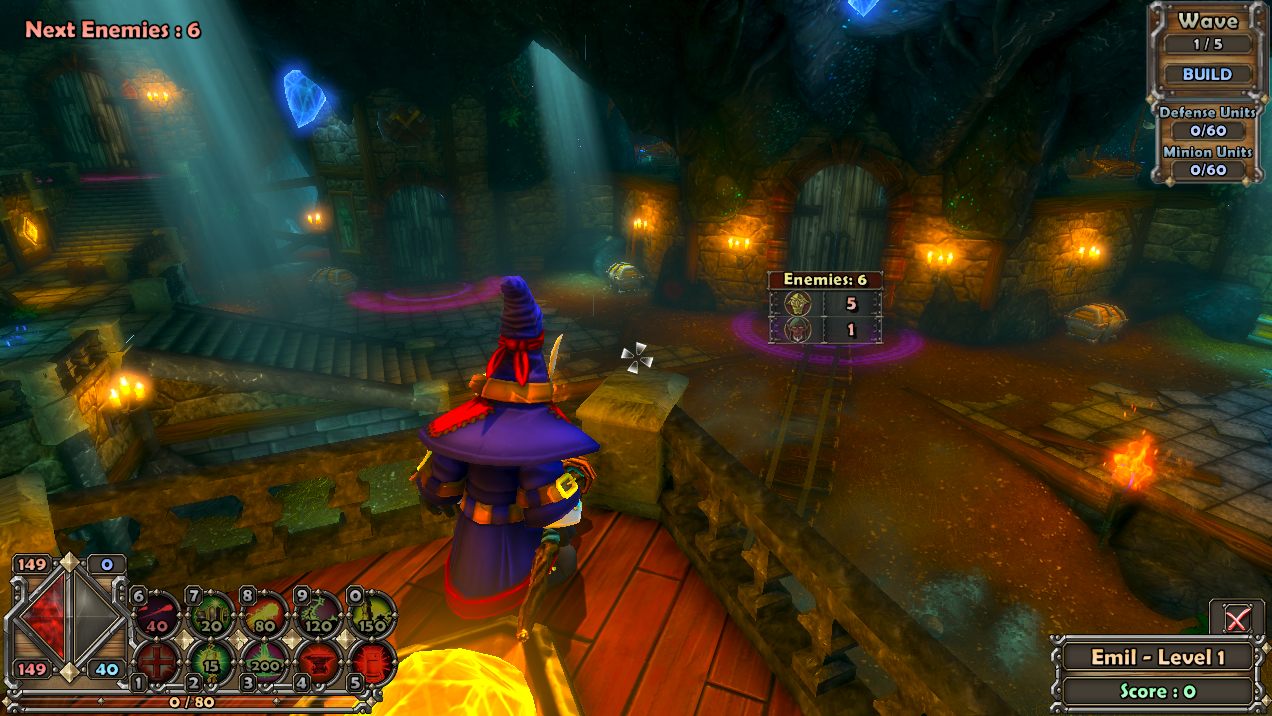Choose the 150-mana deadly striker tower icon
The image size is (1272, 716).
click(x=371, y=614)
